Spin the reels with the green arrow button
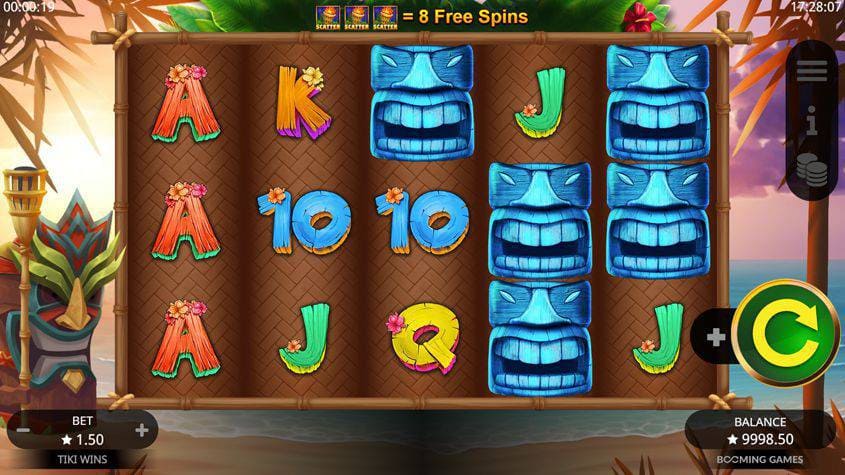 pyautogui.click(x=786, y=337)
